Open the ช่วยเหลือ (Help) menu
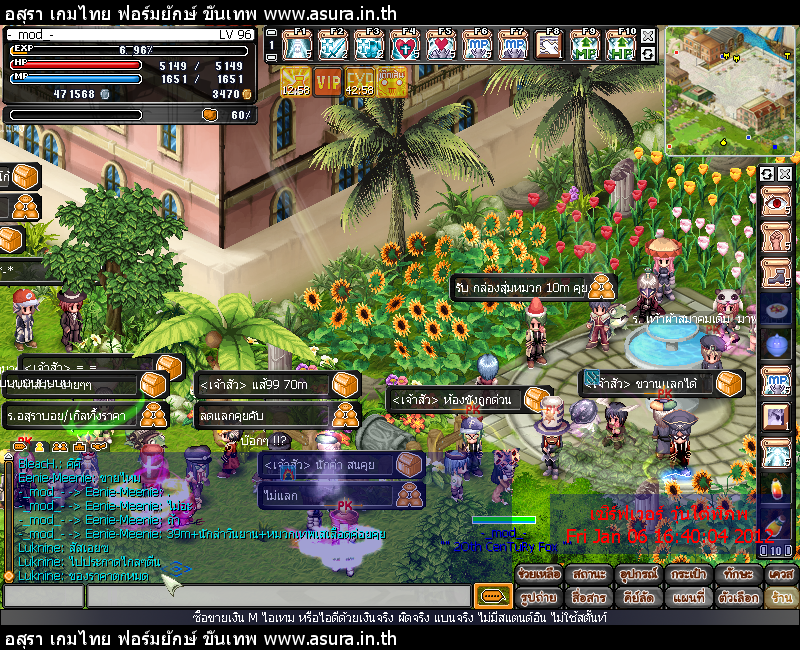The image size is (800, 650). [x=539, y=575]
